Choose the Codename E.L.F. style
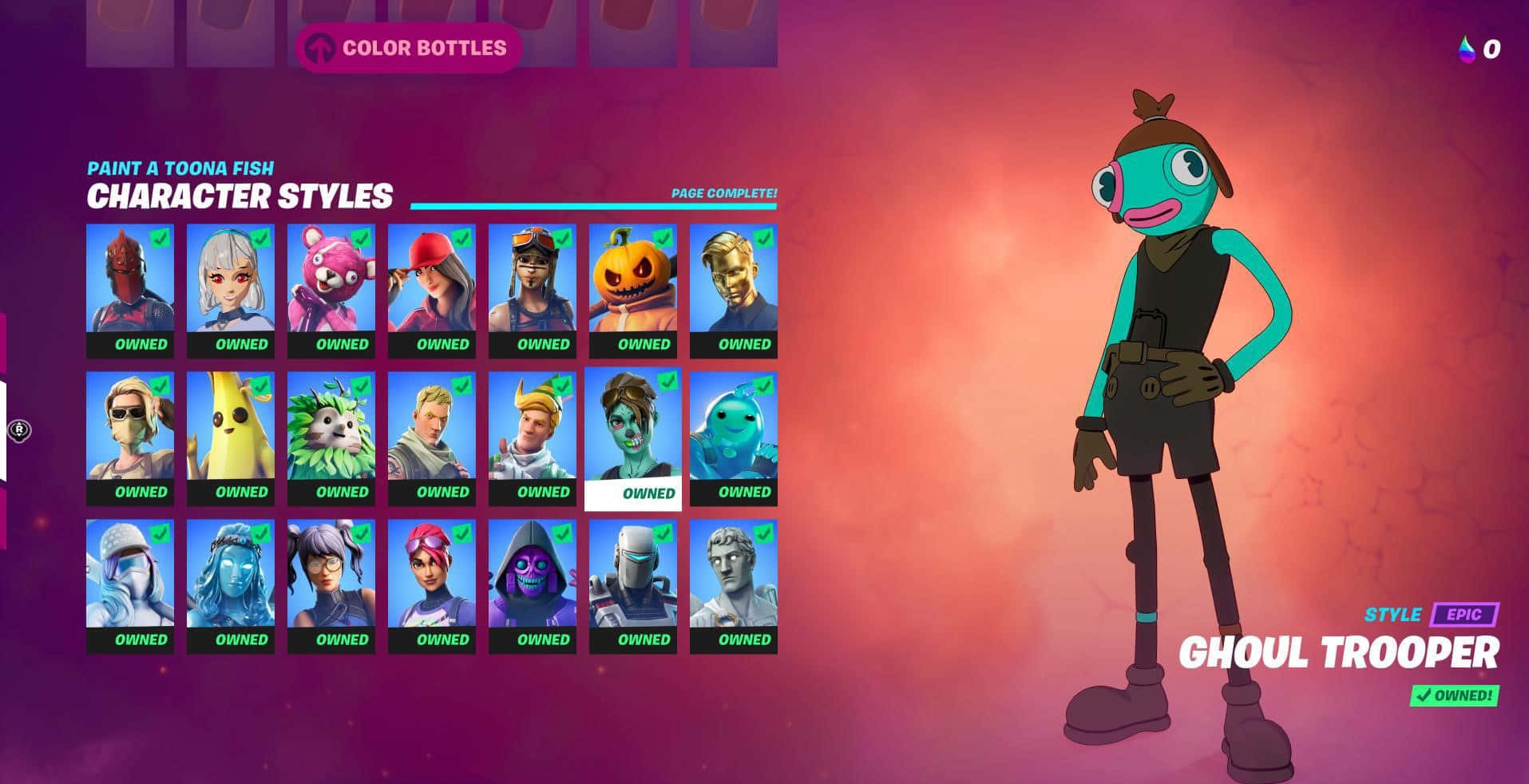Image resolution: width=1529 pixels, height=784 pixels. (x=533, y=438)
